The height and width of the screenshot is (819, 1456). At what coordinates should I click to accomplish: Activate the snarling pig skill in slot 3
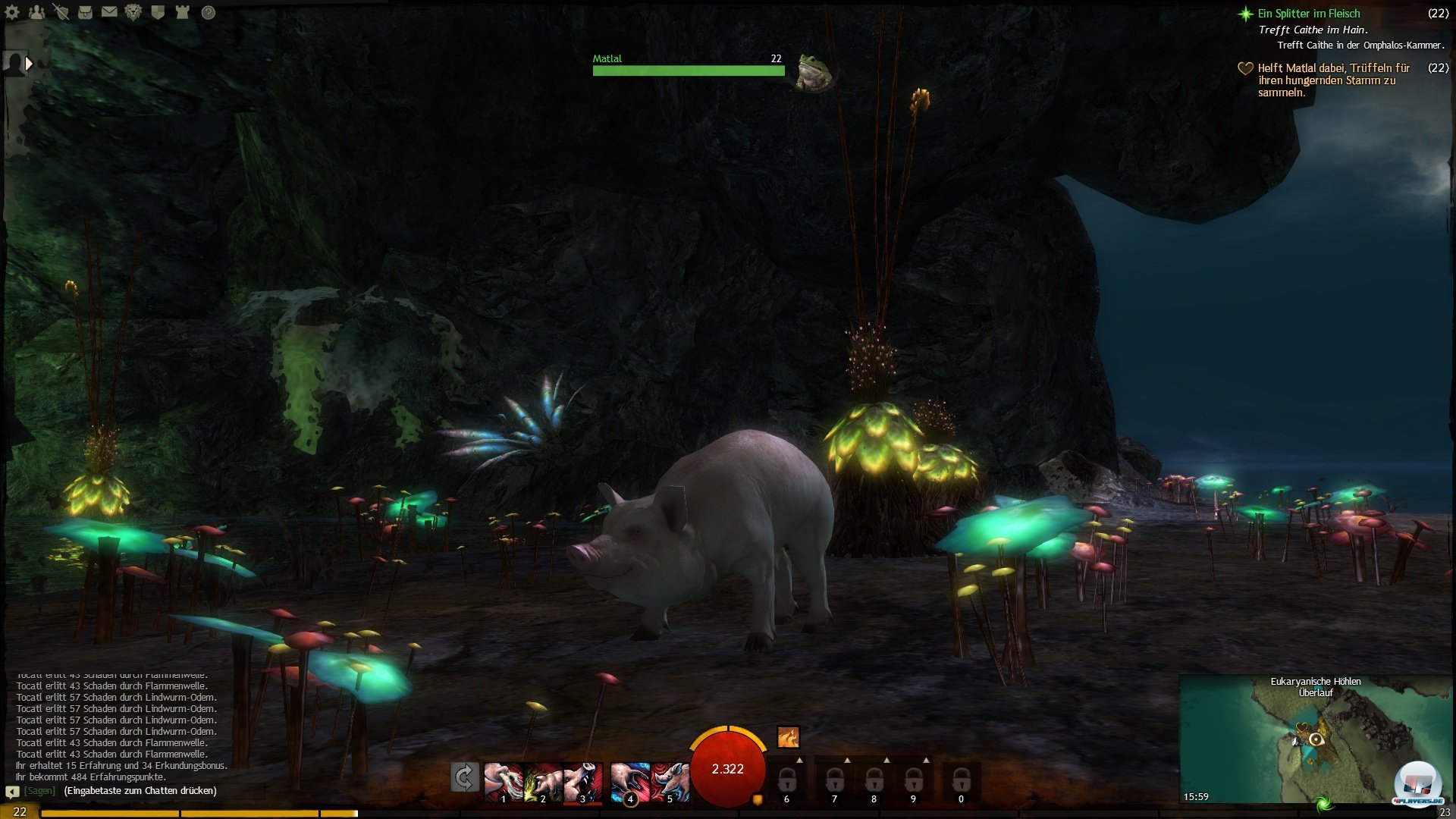click(583, 782)
